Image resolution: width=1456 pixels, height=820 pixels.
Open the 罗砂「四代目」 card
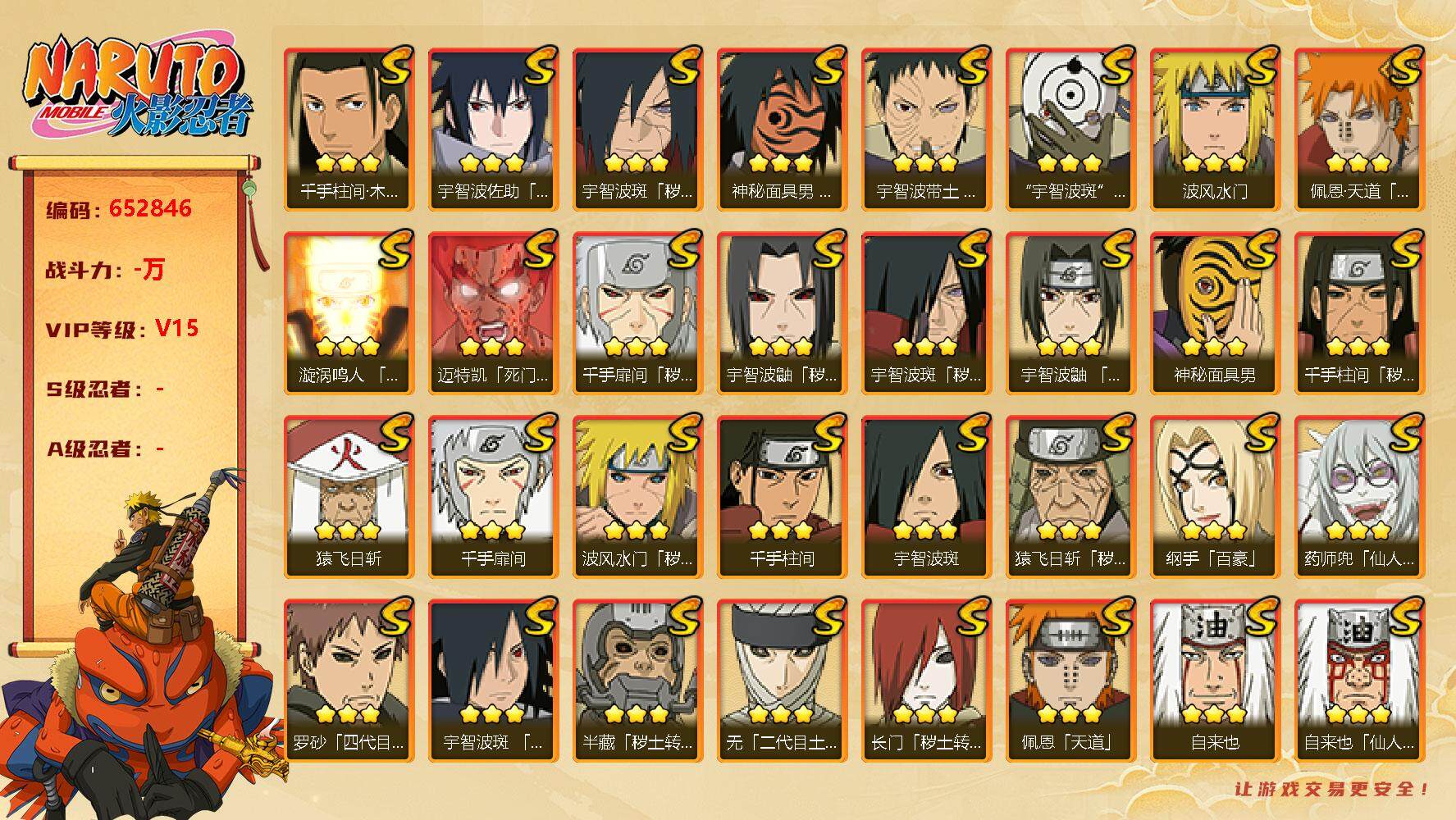click(349, 680)
